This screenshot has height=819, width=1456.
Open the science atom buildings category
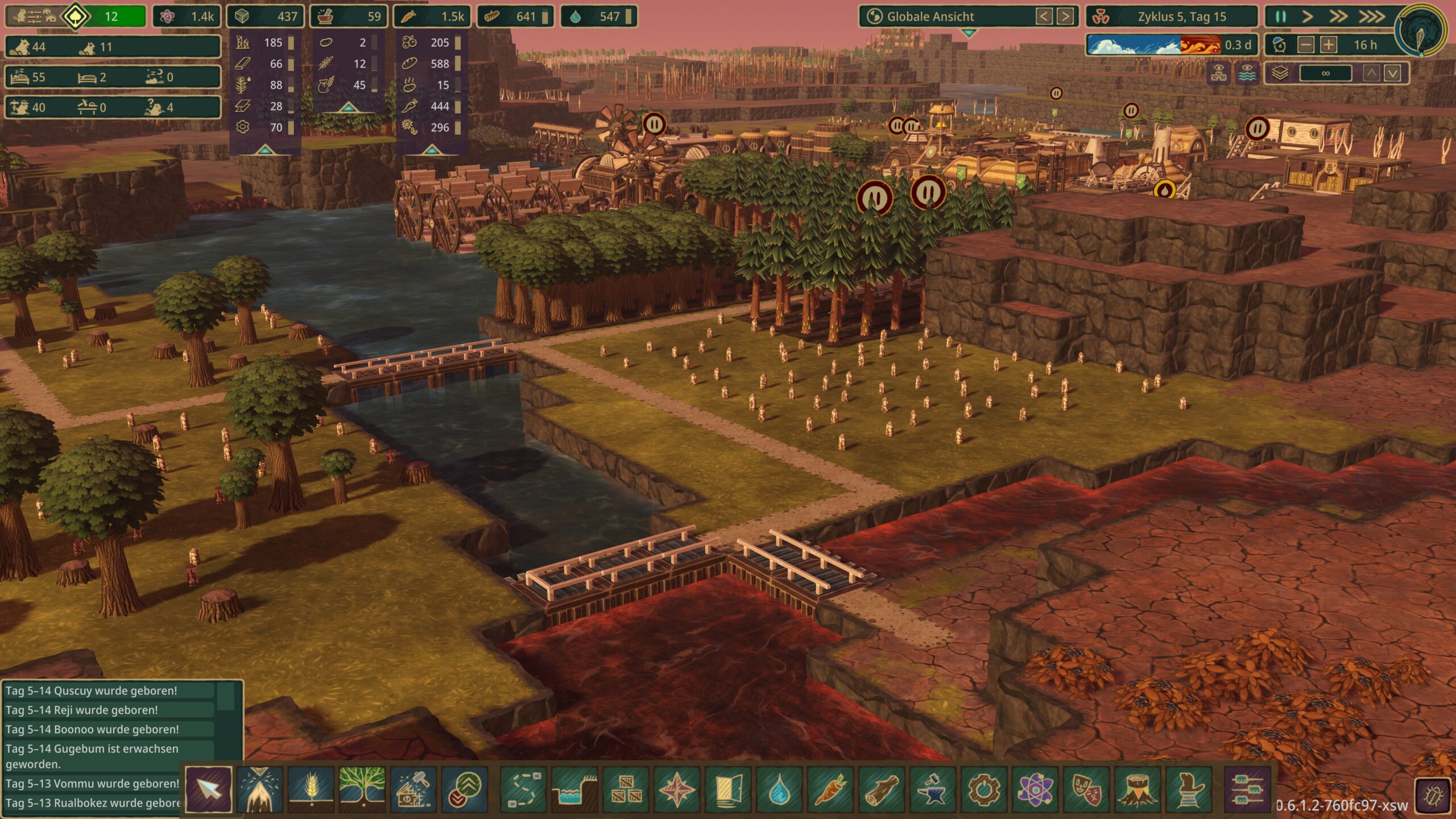1034,789
